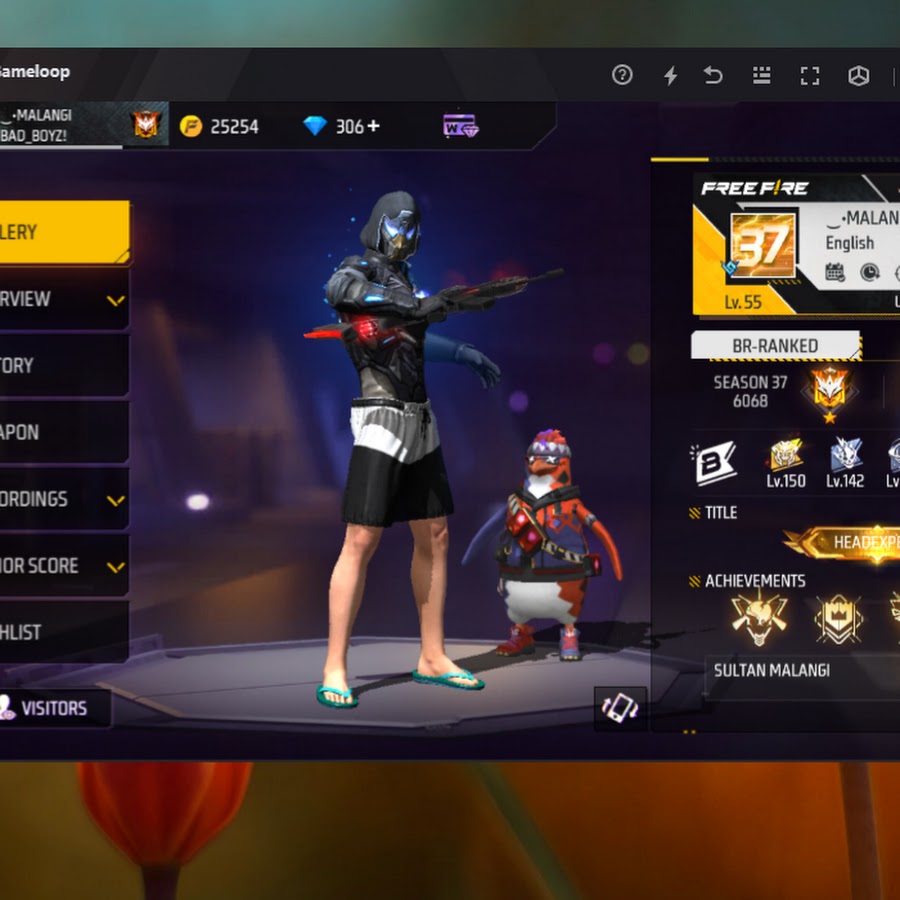
Task: Open the Visitors list
Action: point(52,708)
